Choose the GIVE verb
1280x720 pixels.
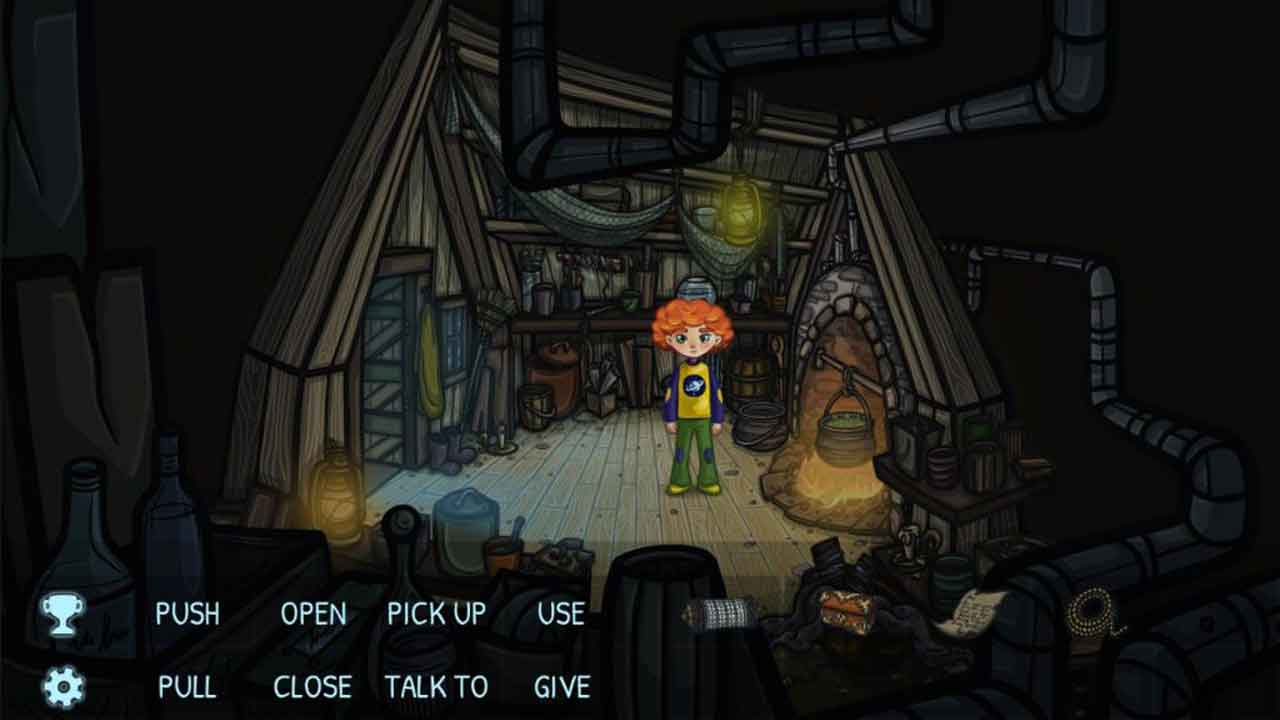562,687
